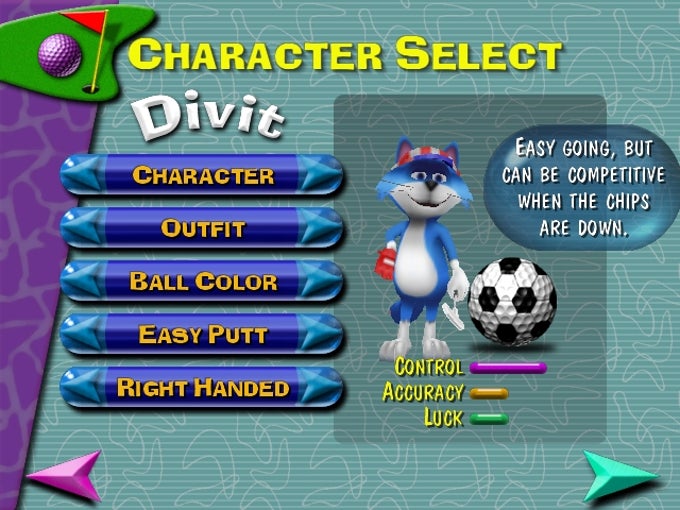Cycle Ball Color forward using its right arrow
This screenshot has width=680, height=510.
(319, 281)
